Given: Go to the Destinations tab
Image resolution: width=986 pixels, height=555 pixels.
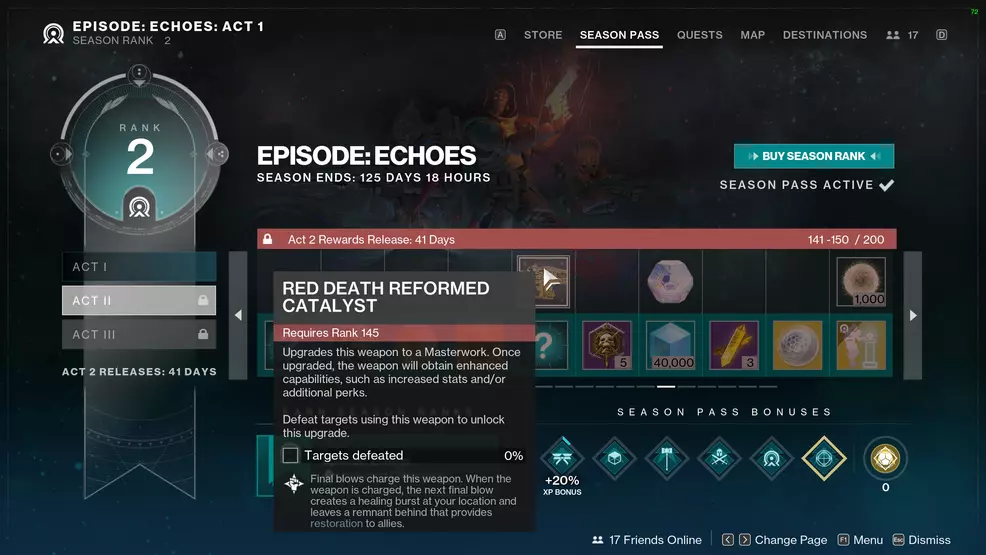Looking at the screenshot, I should point(824,35).
